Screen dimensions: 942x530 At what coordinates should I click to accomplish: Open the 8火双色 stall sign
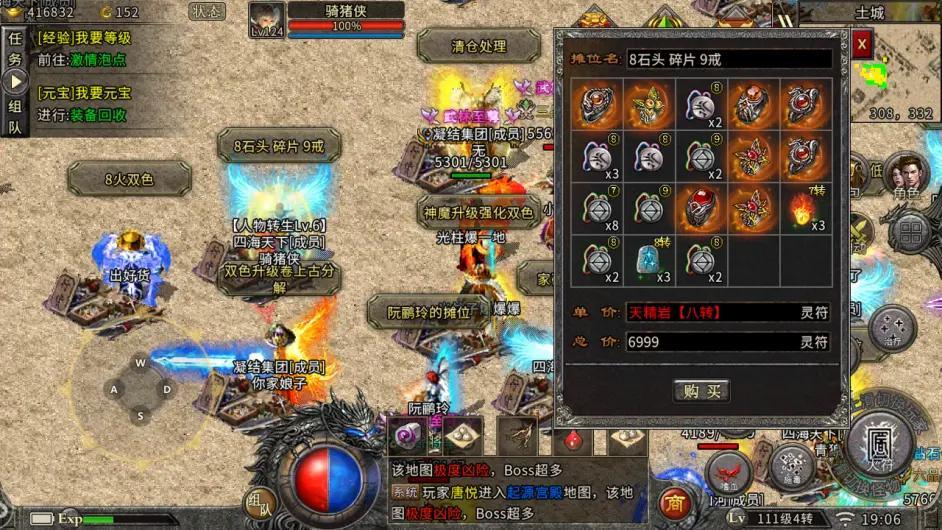[x=129, y=180]
